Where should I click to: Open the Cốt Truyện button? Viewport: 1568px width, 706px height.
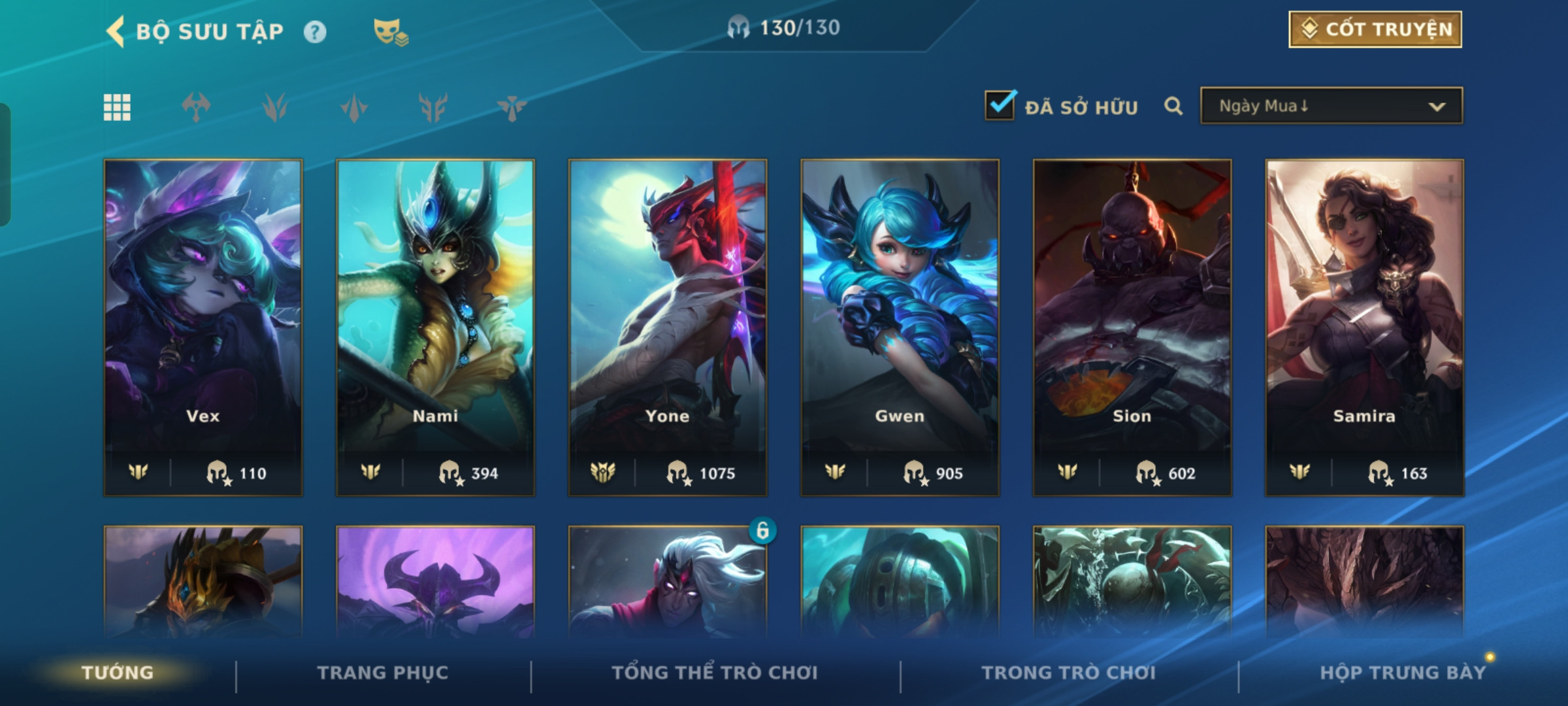1375,29
